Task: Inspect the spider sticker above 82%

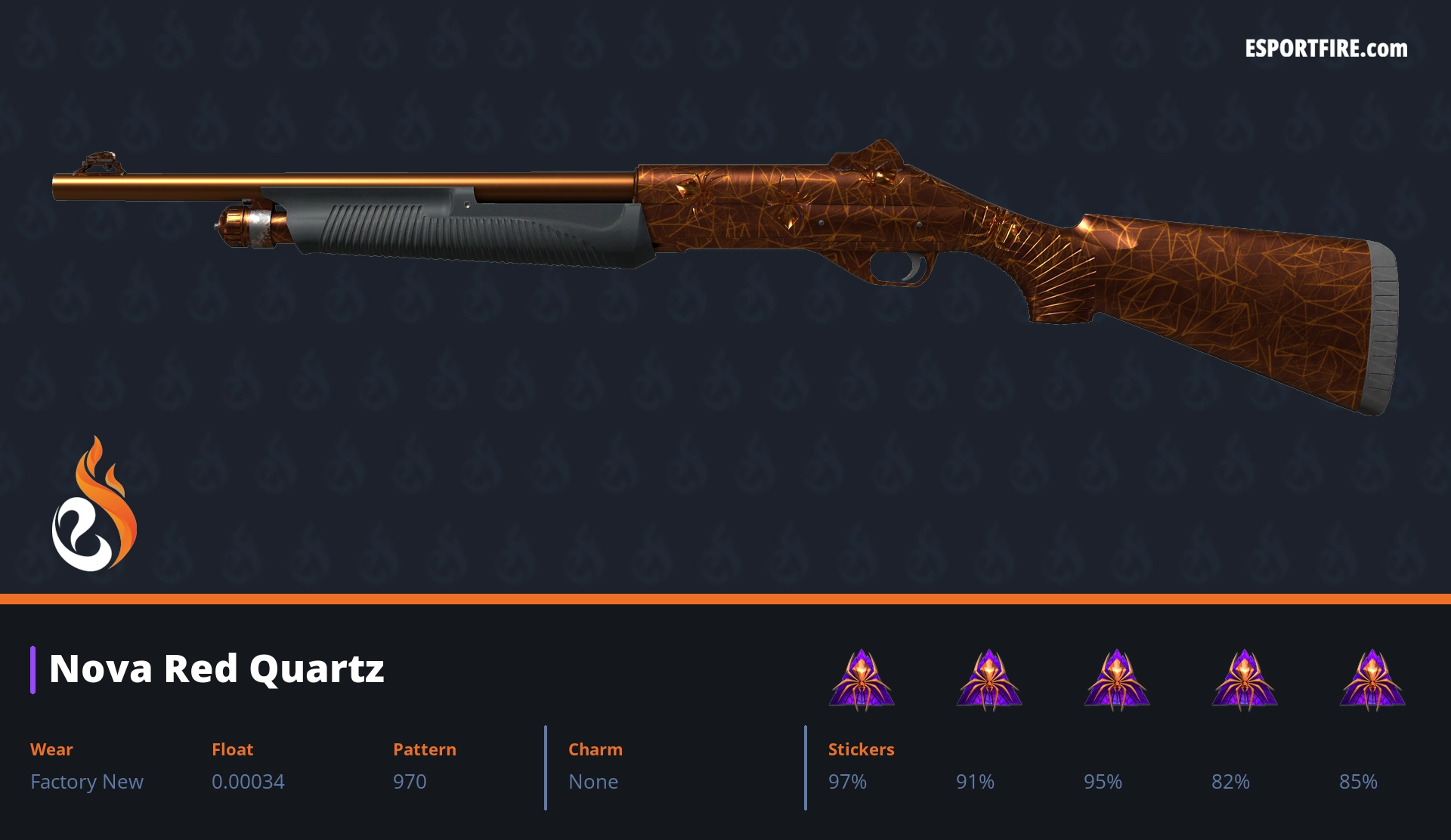Action: pyautogui.click(x=1245, y=679)
